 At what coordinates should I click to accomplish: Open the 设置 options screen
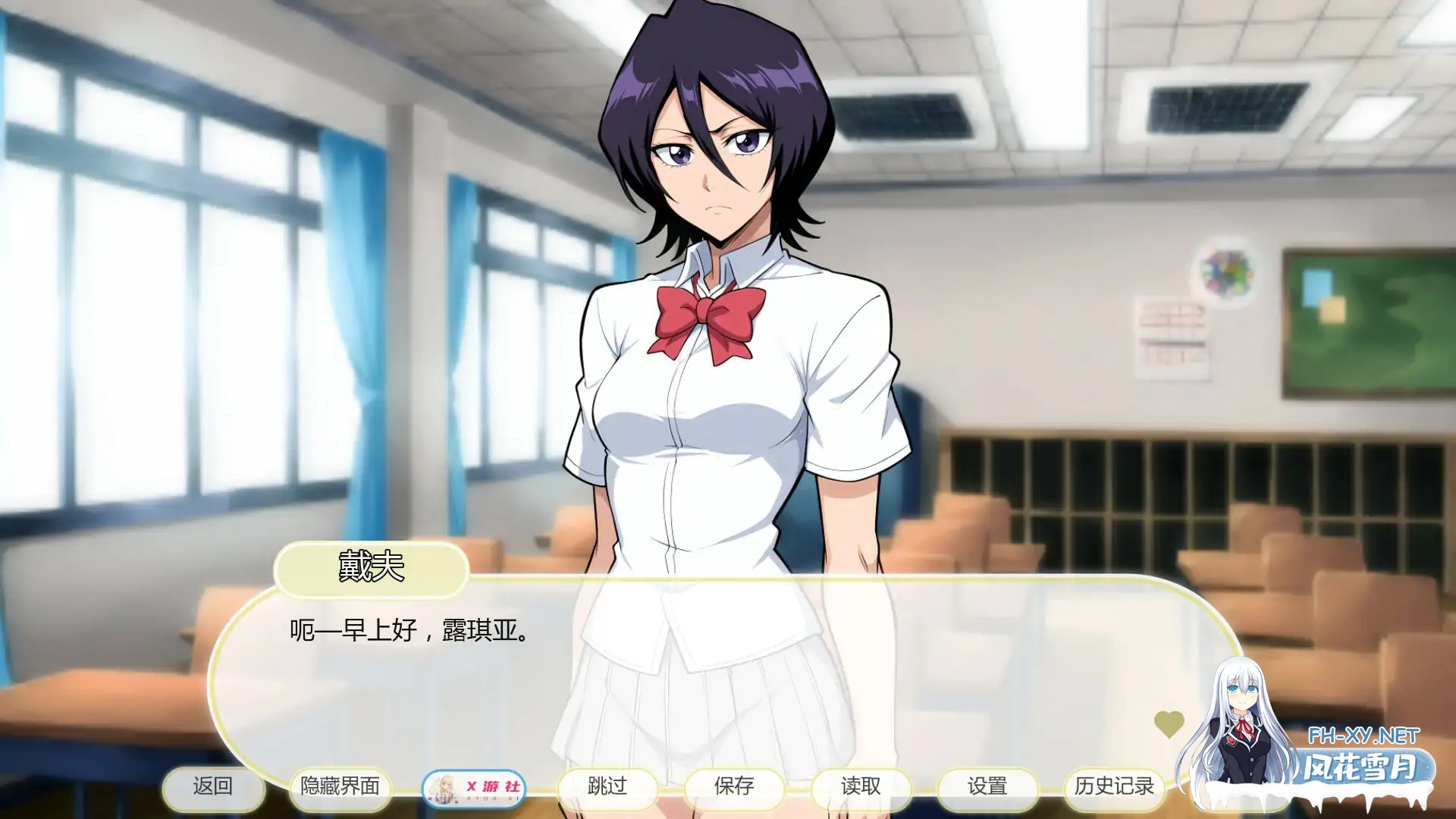[990, 788]
